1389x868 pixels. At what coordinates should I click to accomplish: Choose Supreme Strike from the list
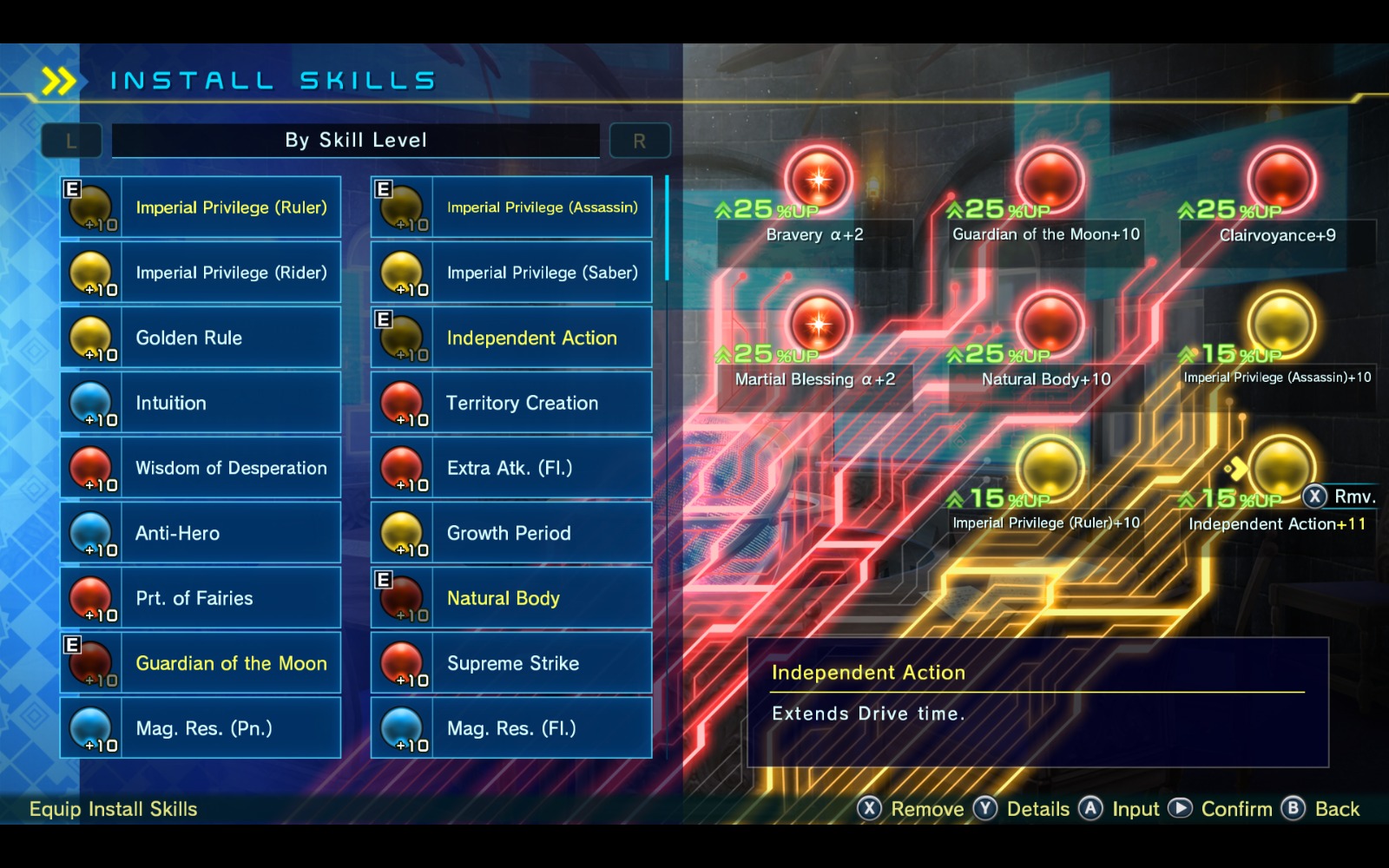(x=511, y=663)
